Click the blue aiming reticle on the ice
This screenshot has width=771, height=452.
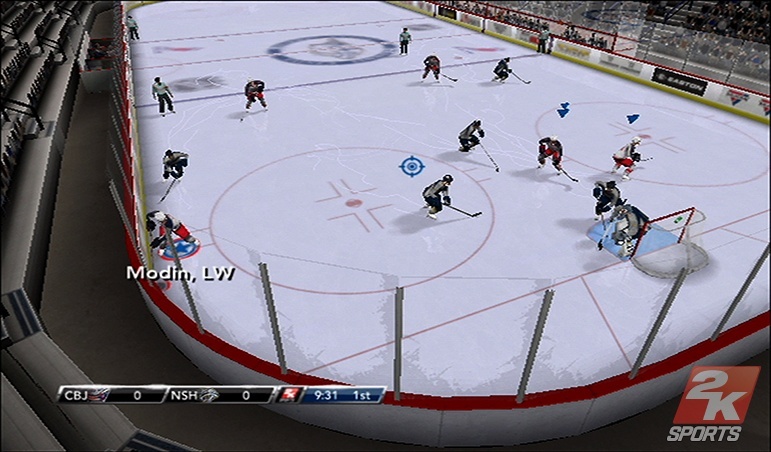410,165
